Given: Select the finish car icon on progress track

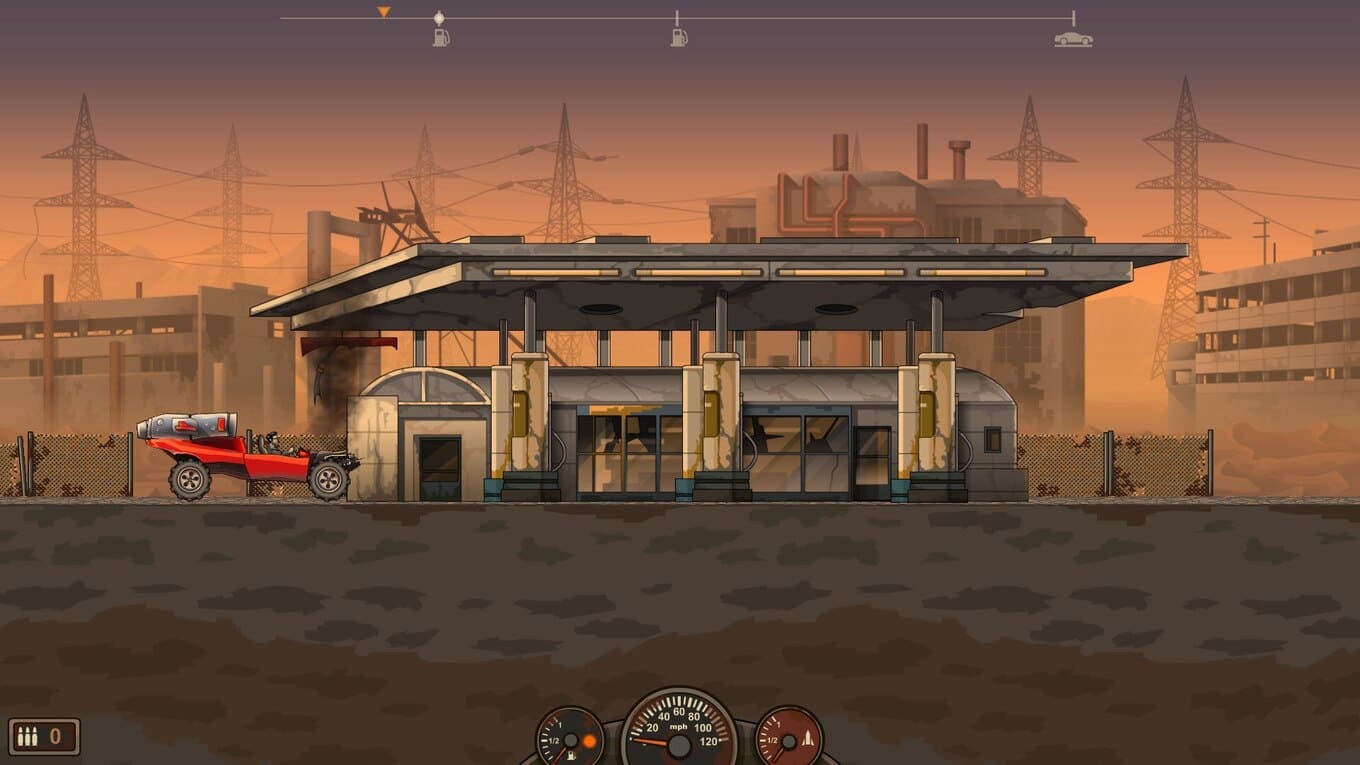Looking at the screenshot, I should [x=1073, y=39].
